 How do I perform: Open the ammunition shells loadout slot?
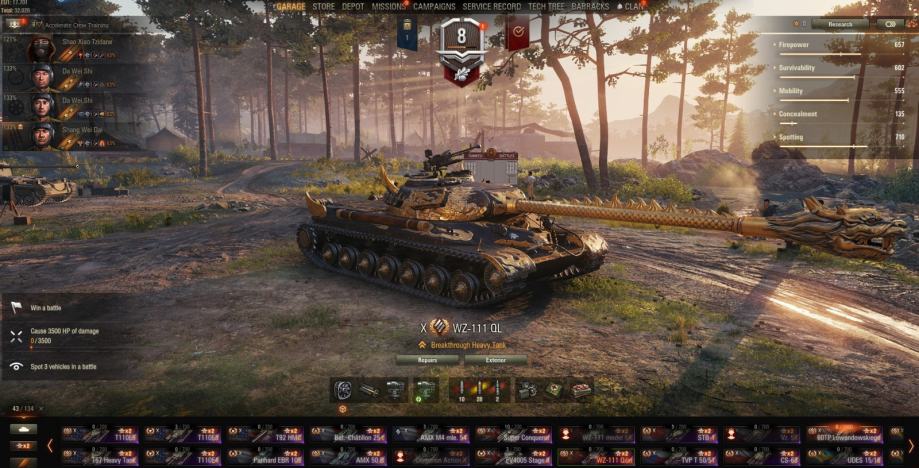(x=479, y=390)
